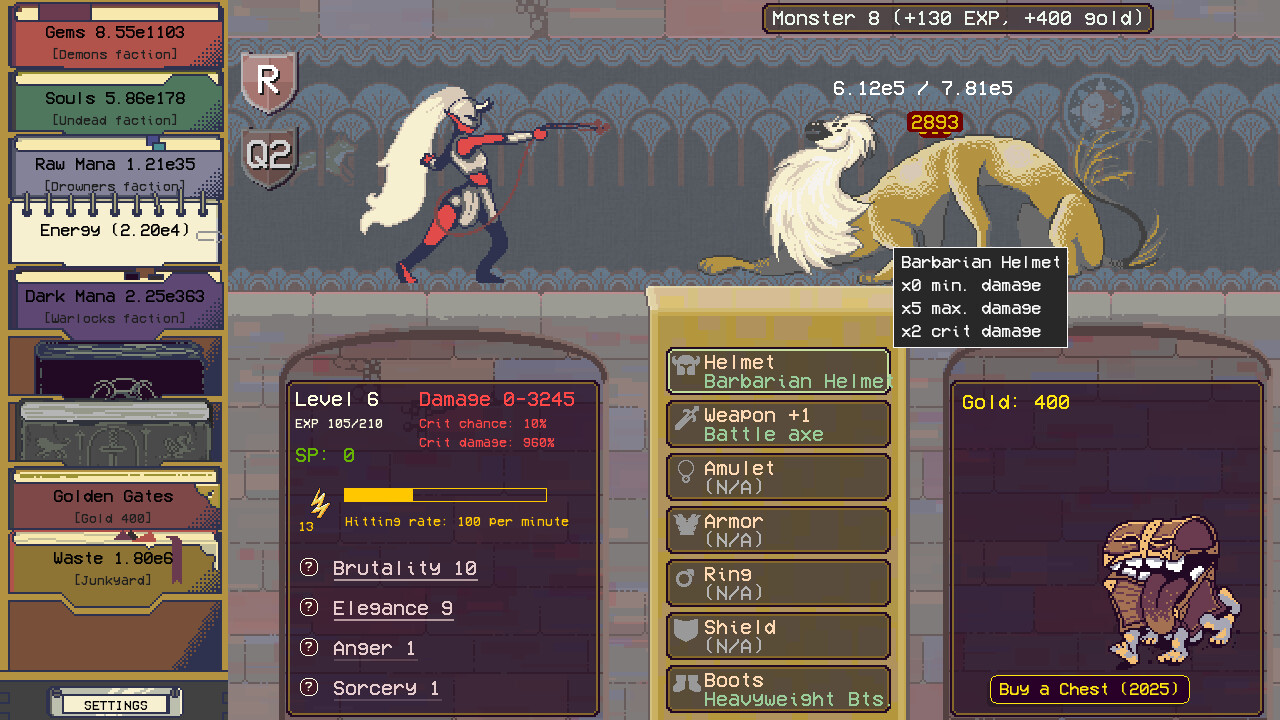Open the Brutality help question mark
The height and width of the screenshot is (720, 1280).
pos(308,567)
